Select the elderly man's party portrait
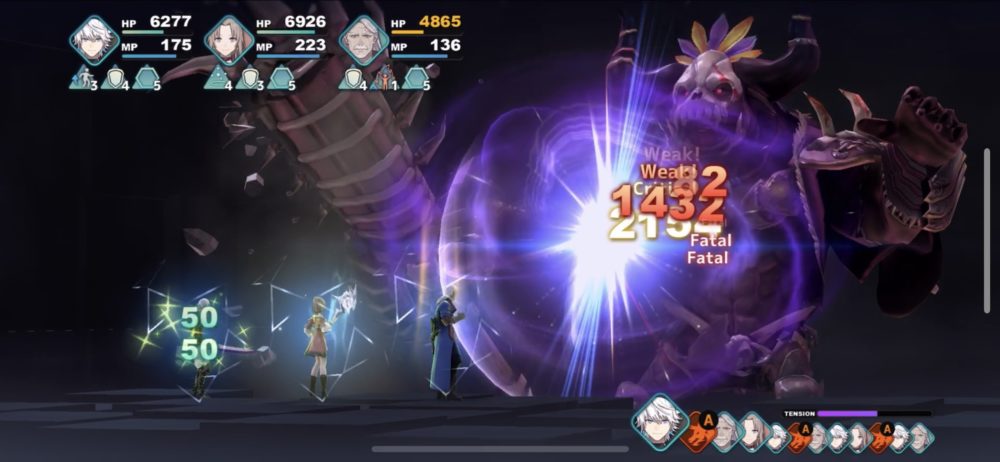The image size is (1000, 462). [x=364, y=40]
